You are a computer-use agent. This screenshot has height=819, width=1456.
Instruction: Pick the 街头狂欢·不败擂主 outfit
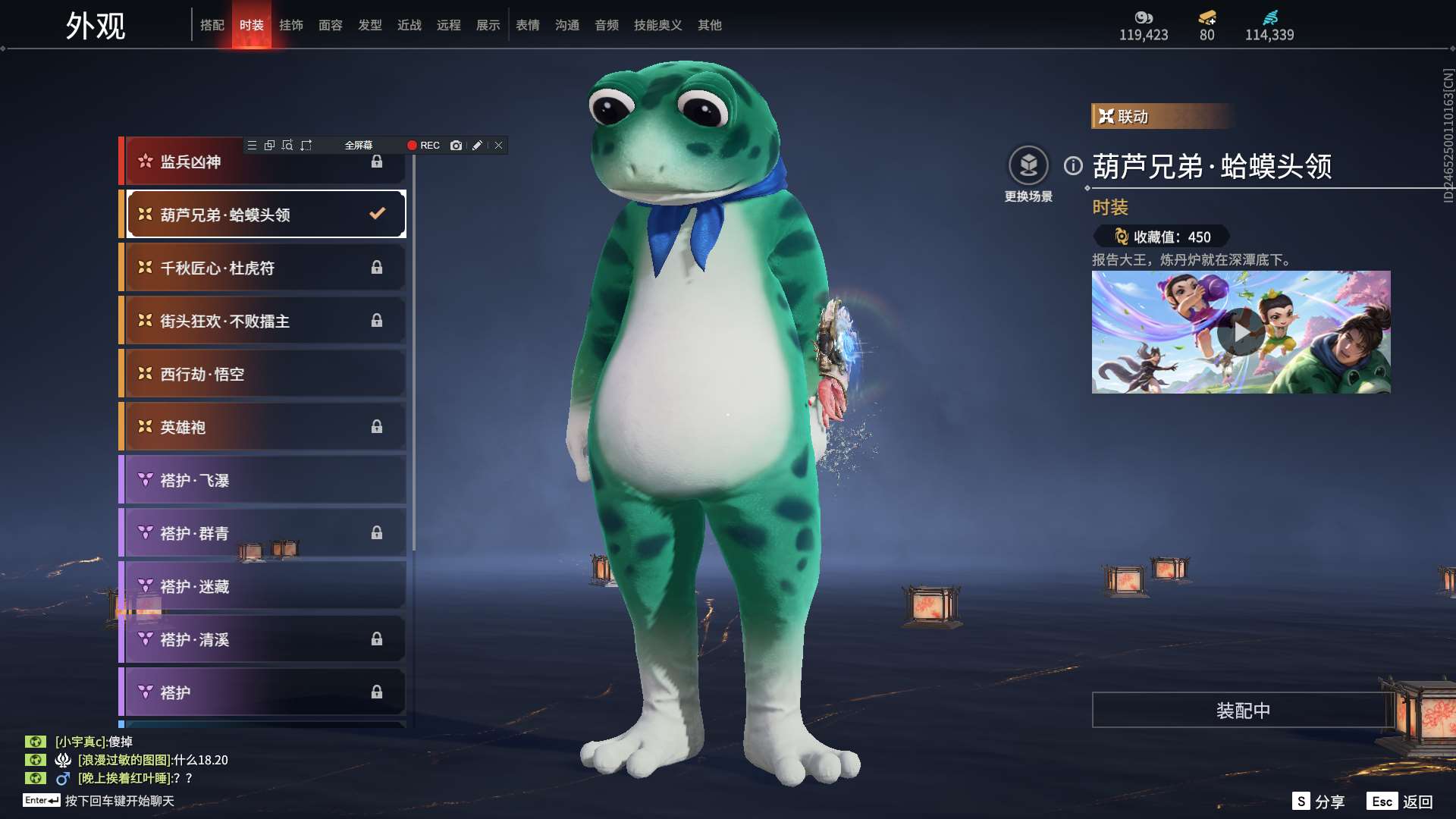pos(262,321)
